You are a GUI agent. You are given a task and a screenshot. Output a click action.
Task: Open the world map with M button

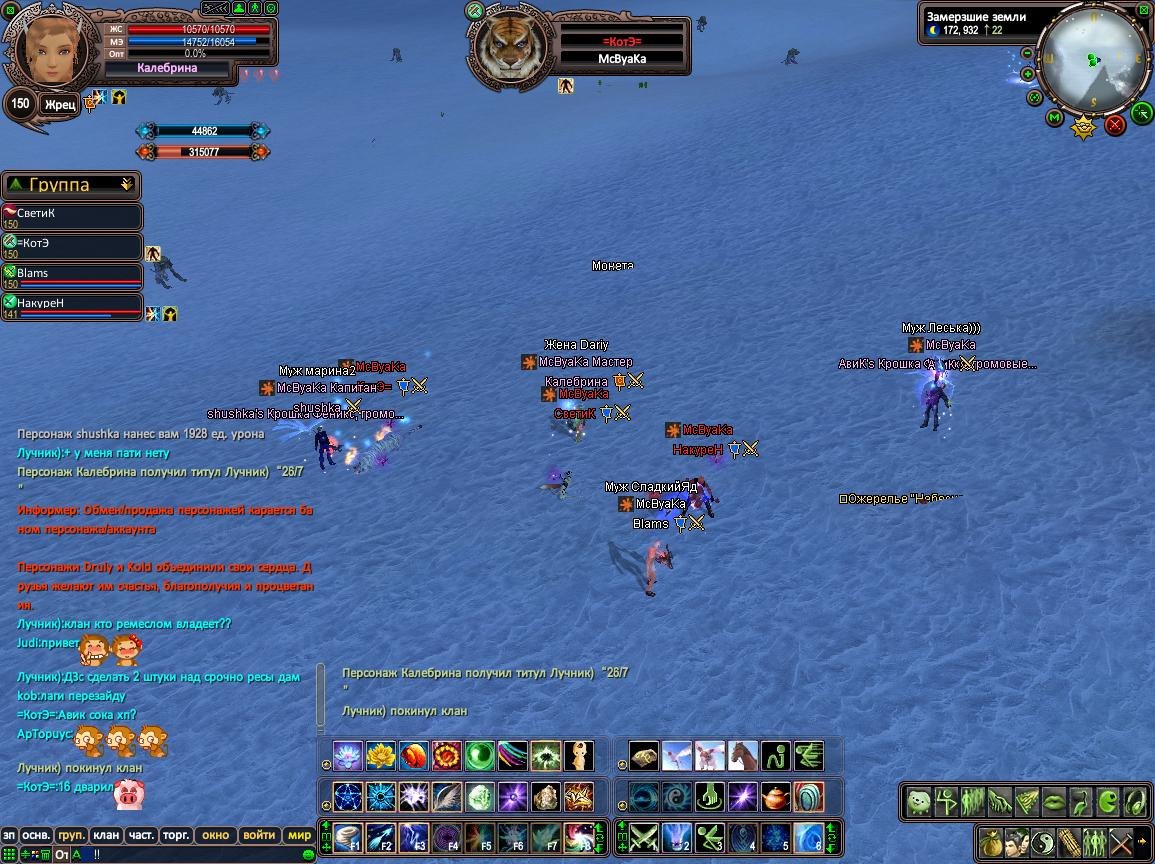point(1054,118)
